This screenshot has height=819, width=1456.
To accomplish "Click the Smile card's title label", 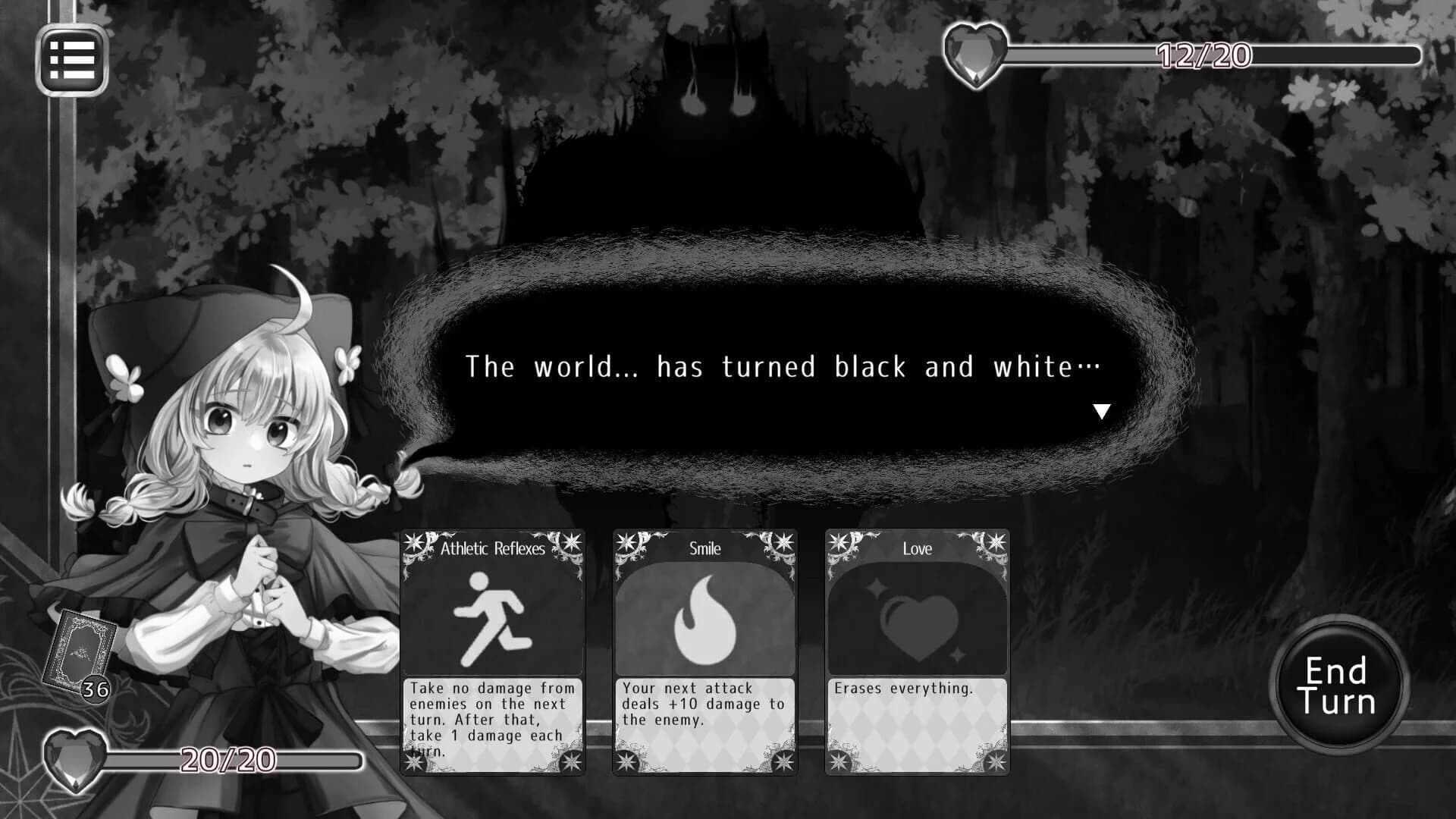I will pos(704,548).
